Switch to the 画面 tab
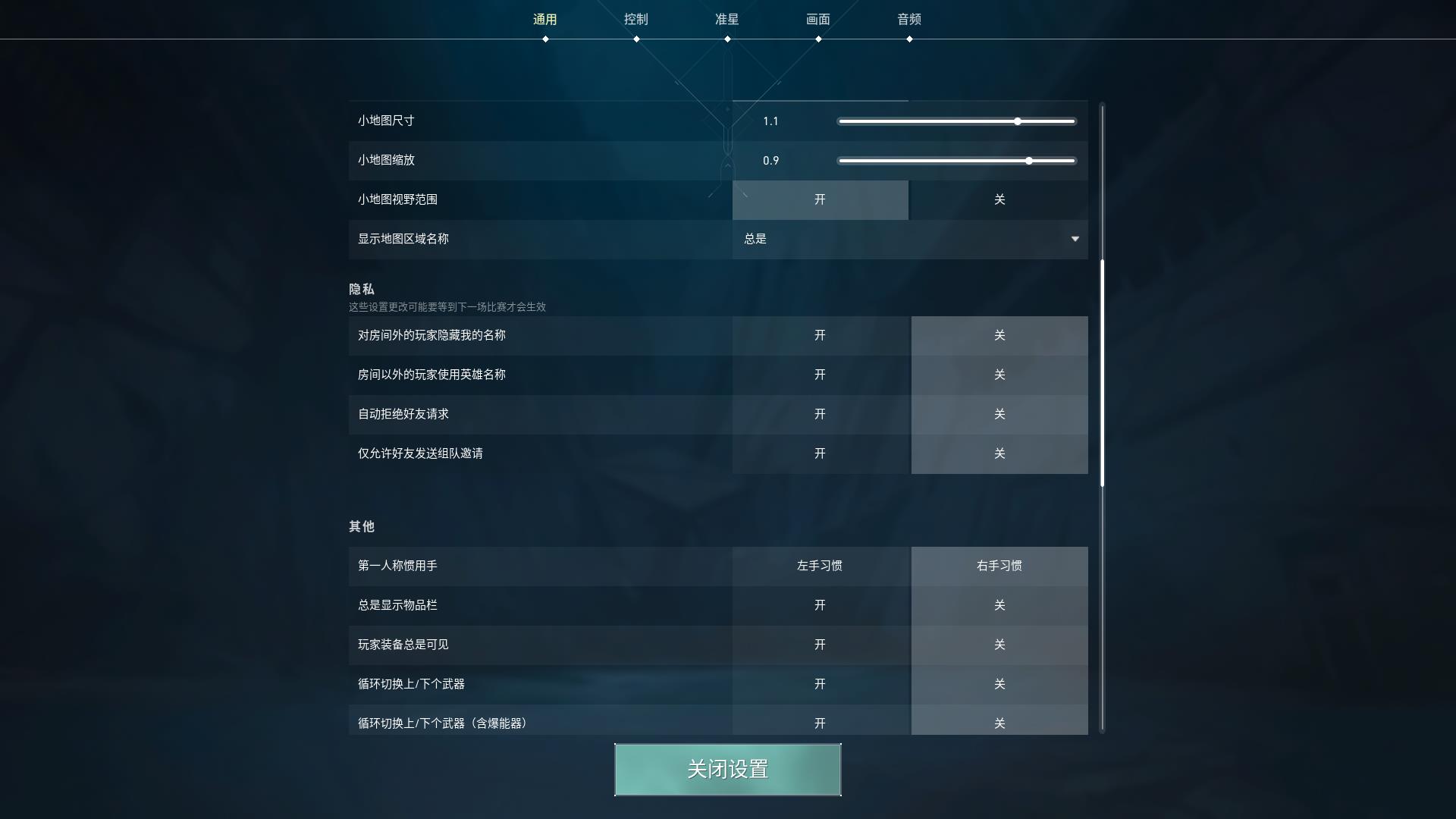The image size is (1456, 819). pos(818,19)
